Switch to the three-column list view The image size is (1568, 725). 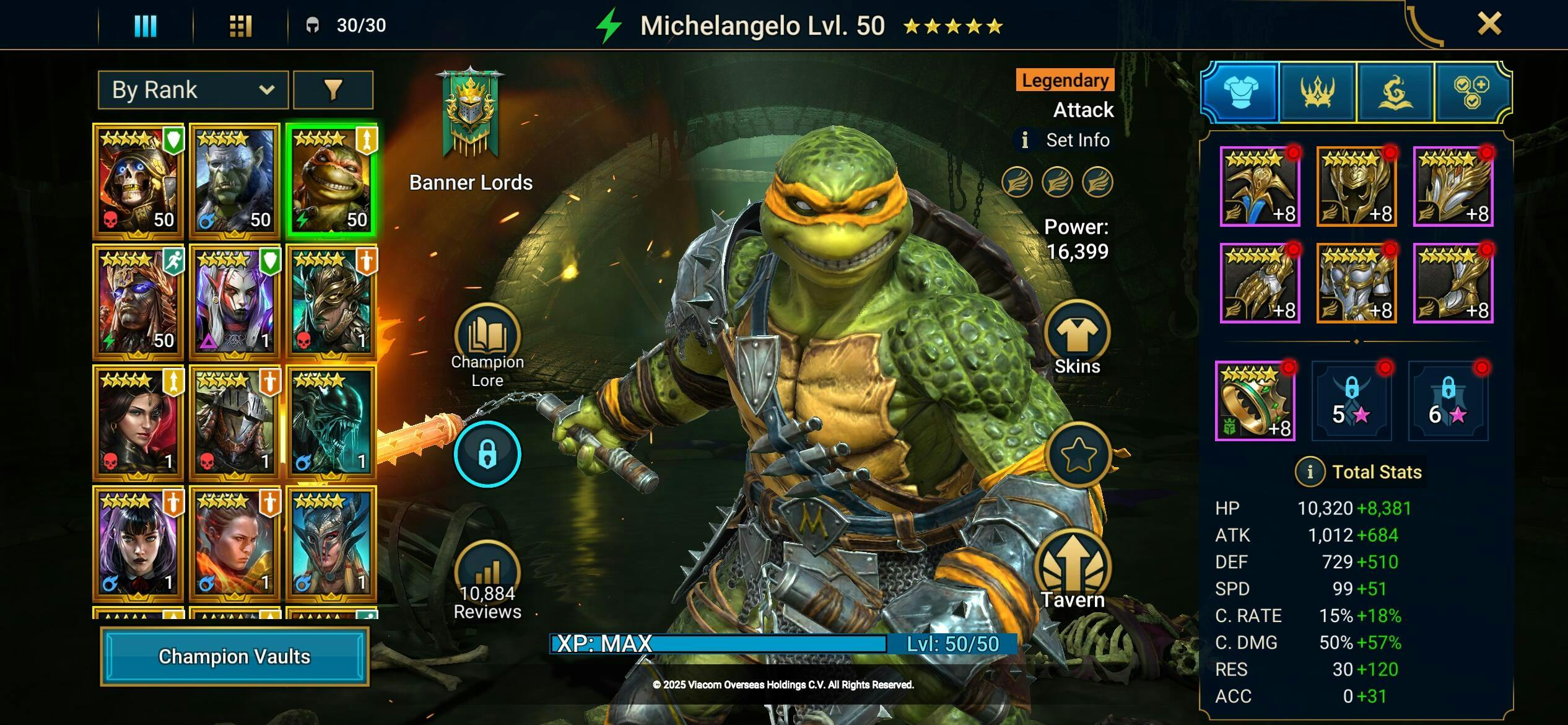(146, 25)
